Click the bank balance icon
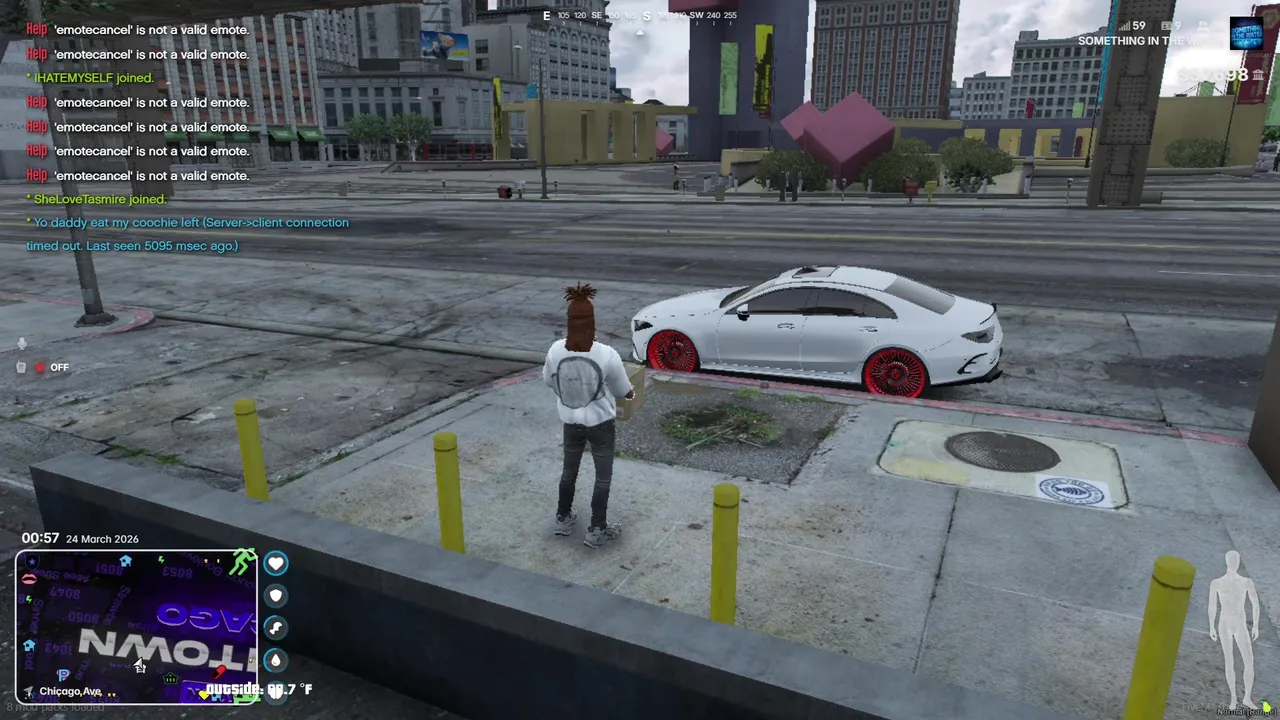The height and width of the screenshot is (720, 1280). [x=1258, y=75]
